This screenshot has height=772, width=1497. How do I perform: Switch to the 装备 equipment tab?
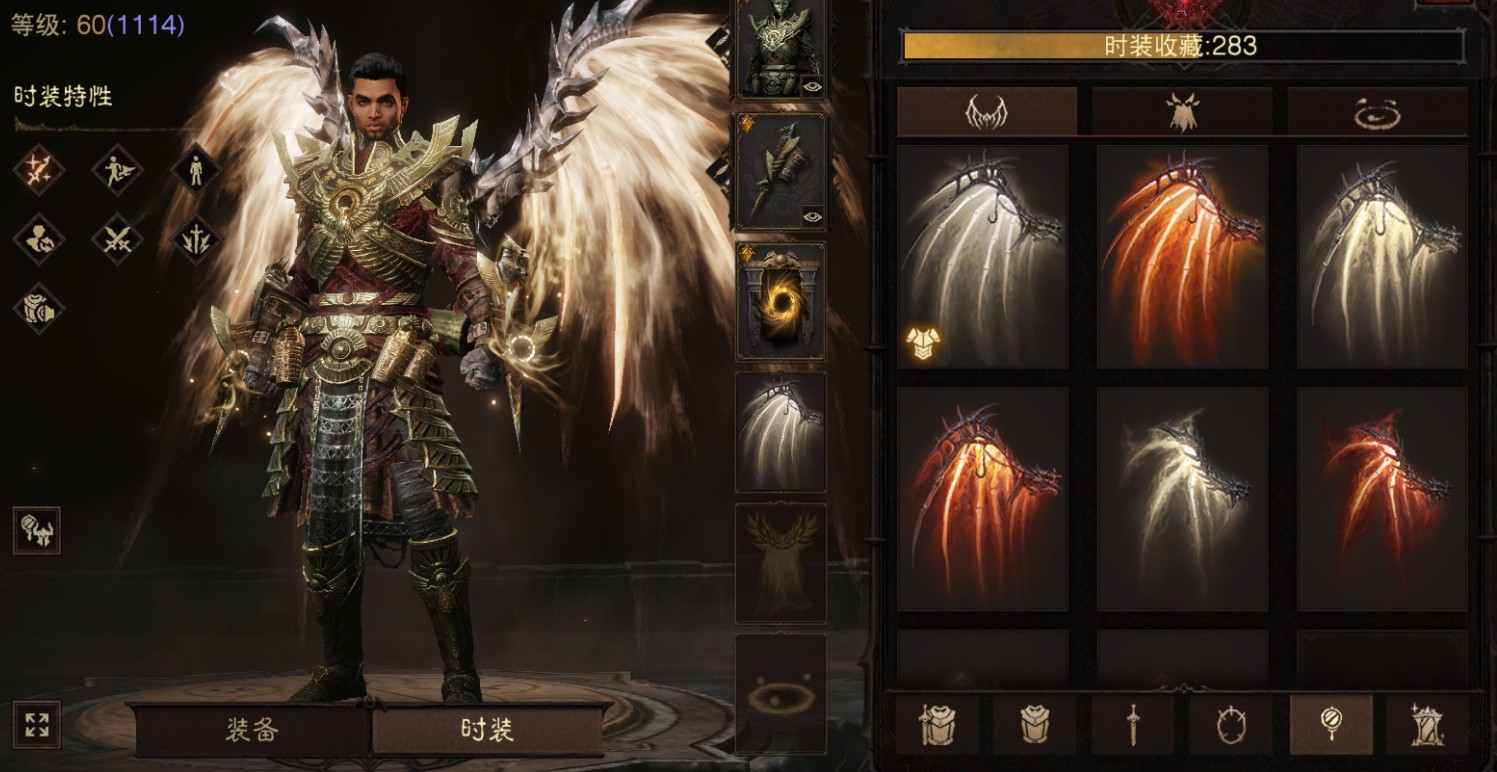252,730
